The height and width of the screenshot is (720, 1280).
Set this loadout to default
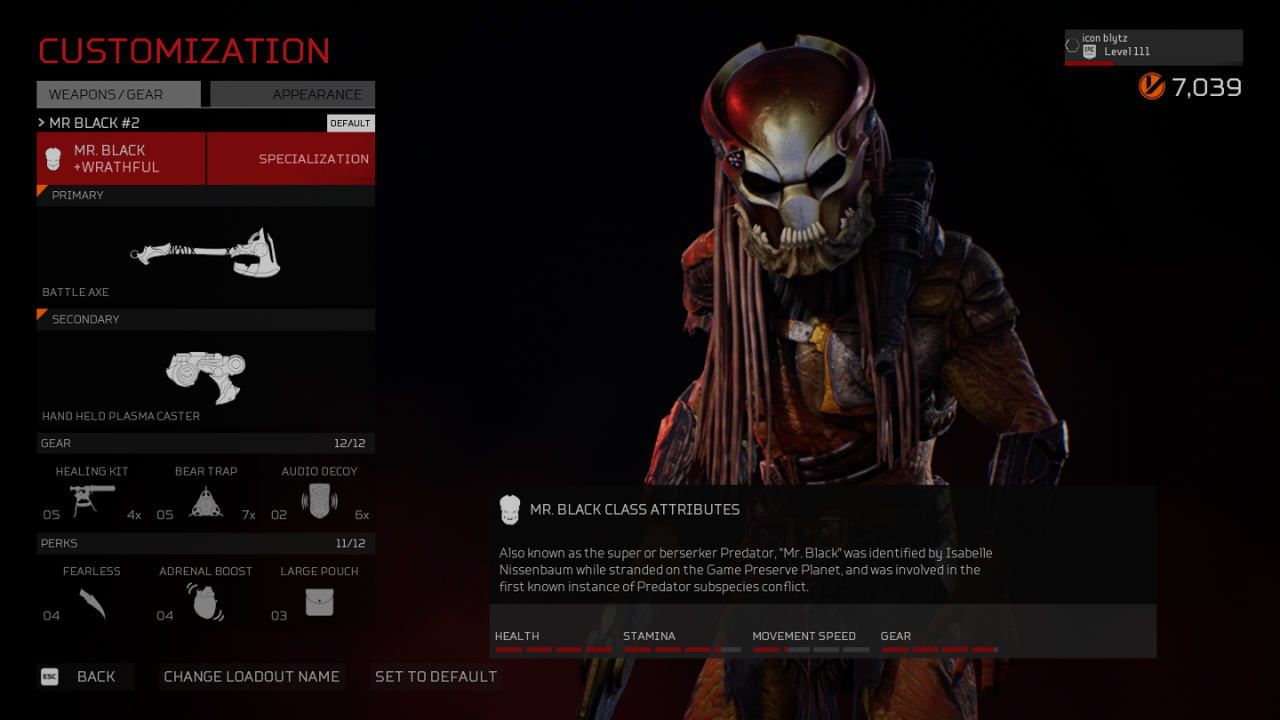tap(436, 677)
